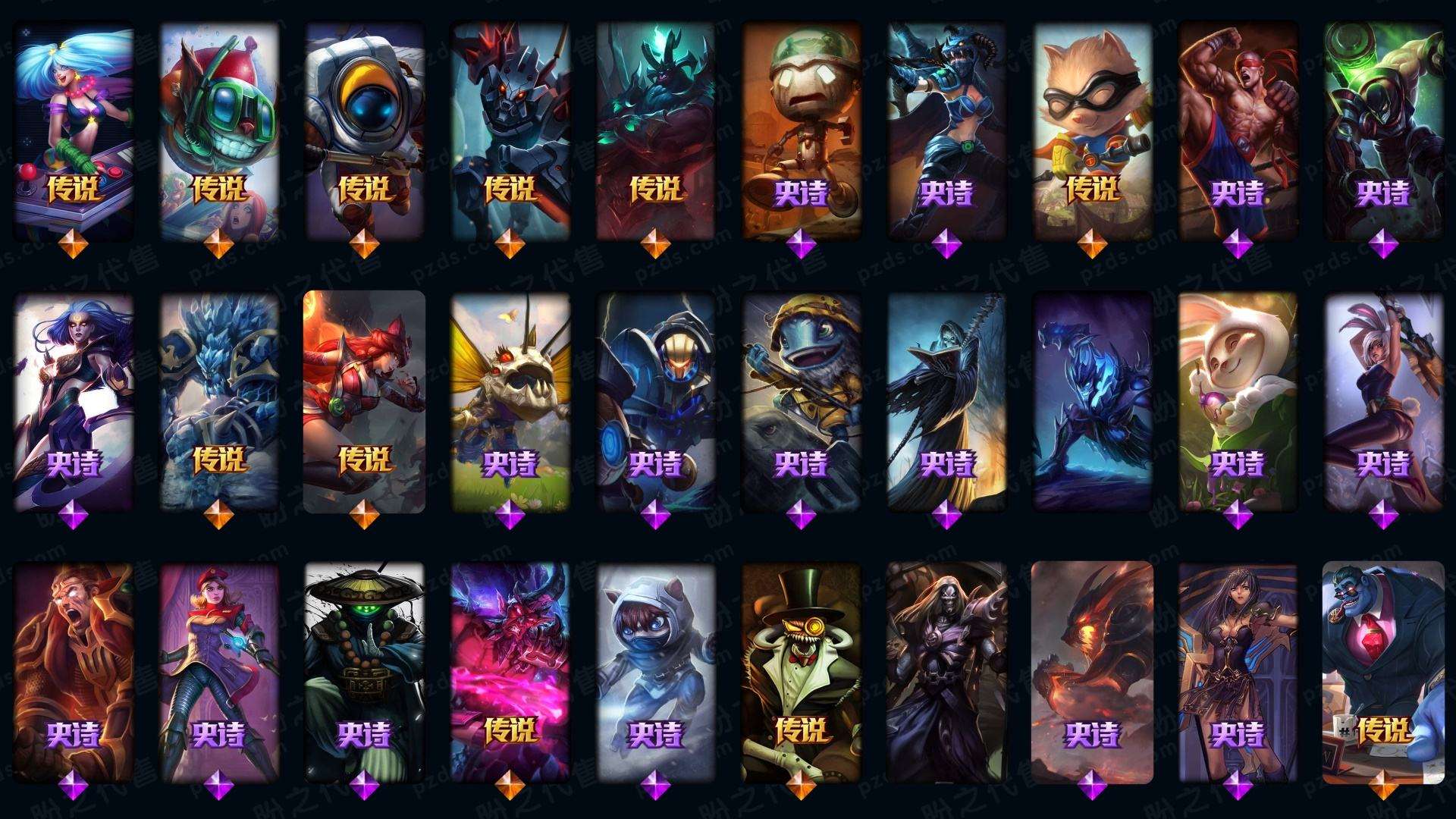Open the top-hat Gentleman Cho'Gath card
The image size is (1456, 819).
[x=802, y=672]
